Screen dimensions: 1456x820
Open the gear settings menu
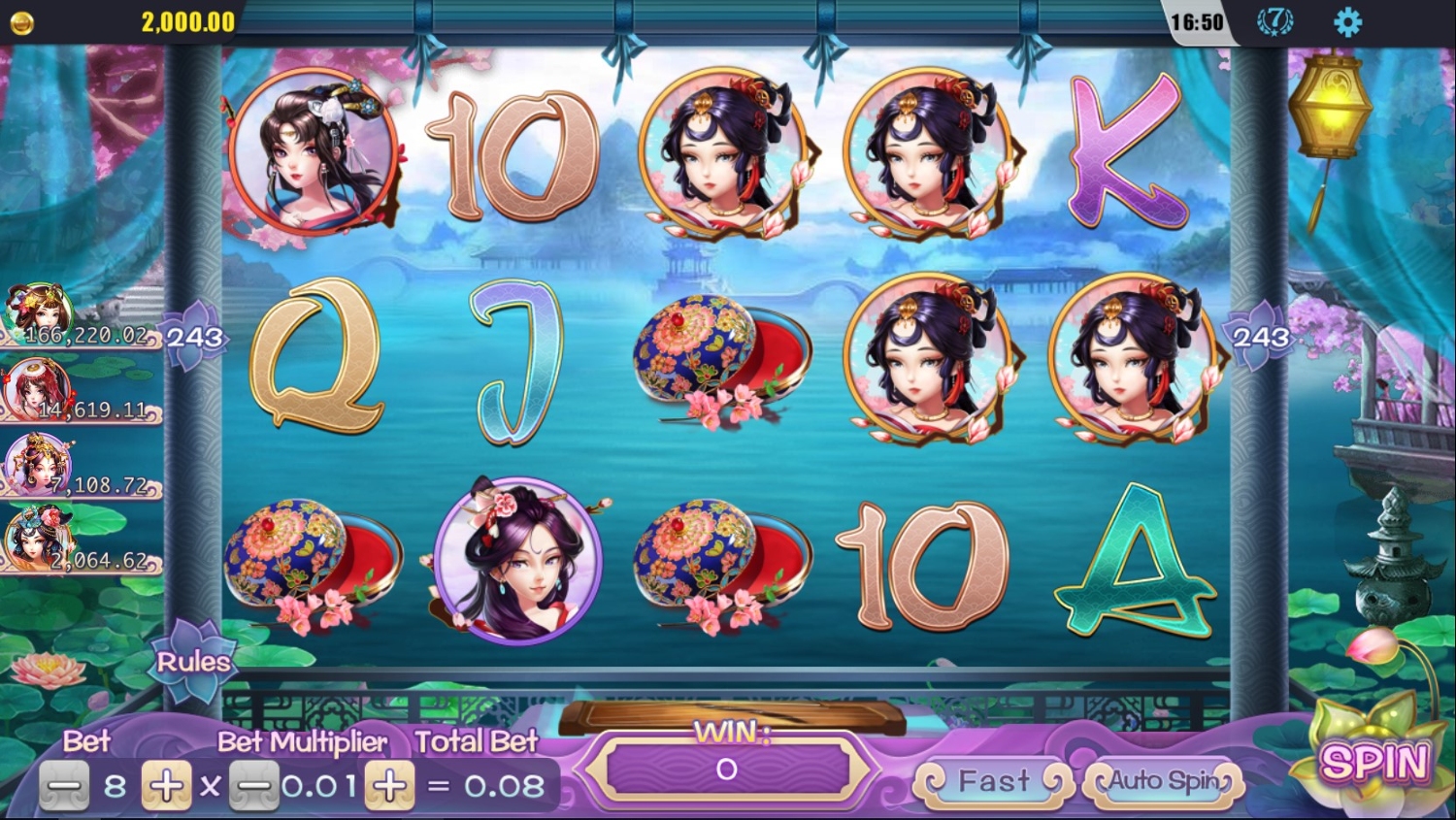click(1347, 22)
